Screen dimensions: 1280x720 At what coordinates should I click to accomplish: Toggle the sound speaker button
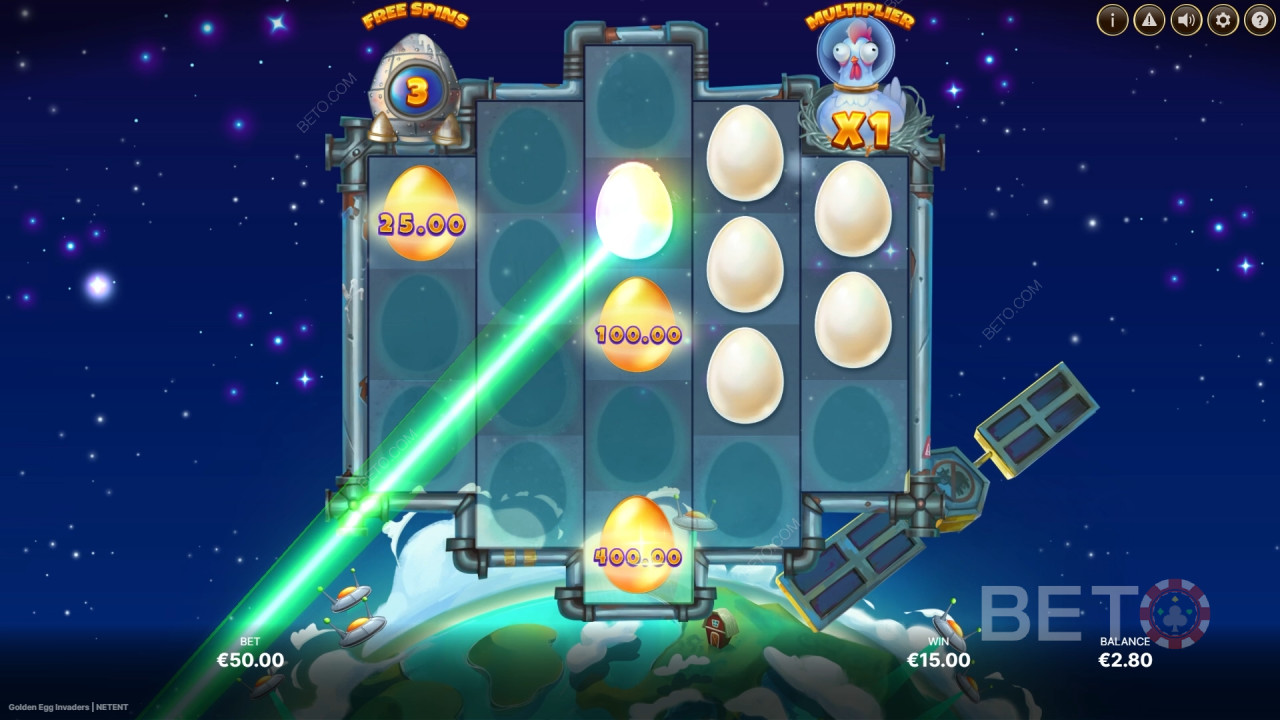1186,19
